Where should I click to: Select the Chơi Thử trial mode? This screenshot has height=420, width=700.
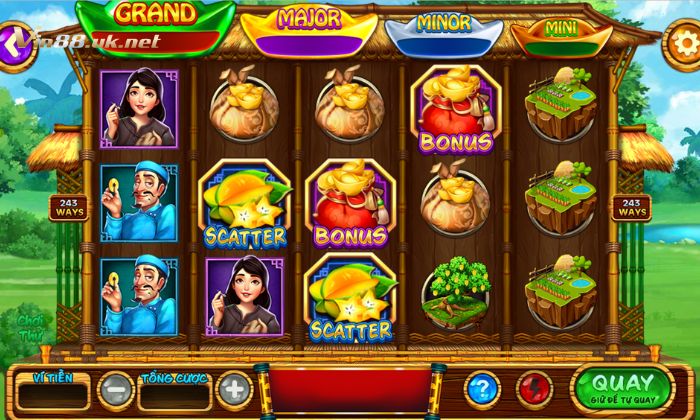point(28,327)
